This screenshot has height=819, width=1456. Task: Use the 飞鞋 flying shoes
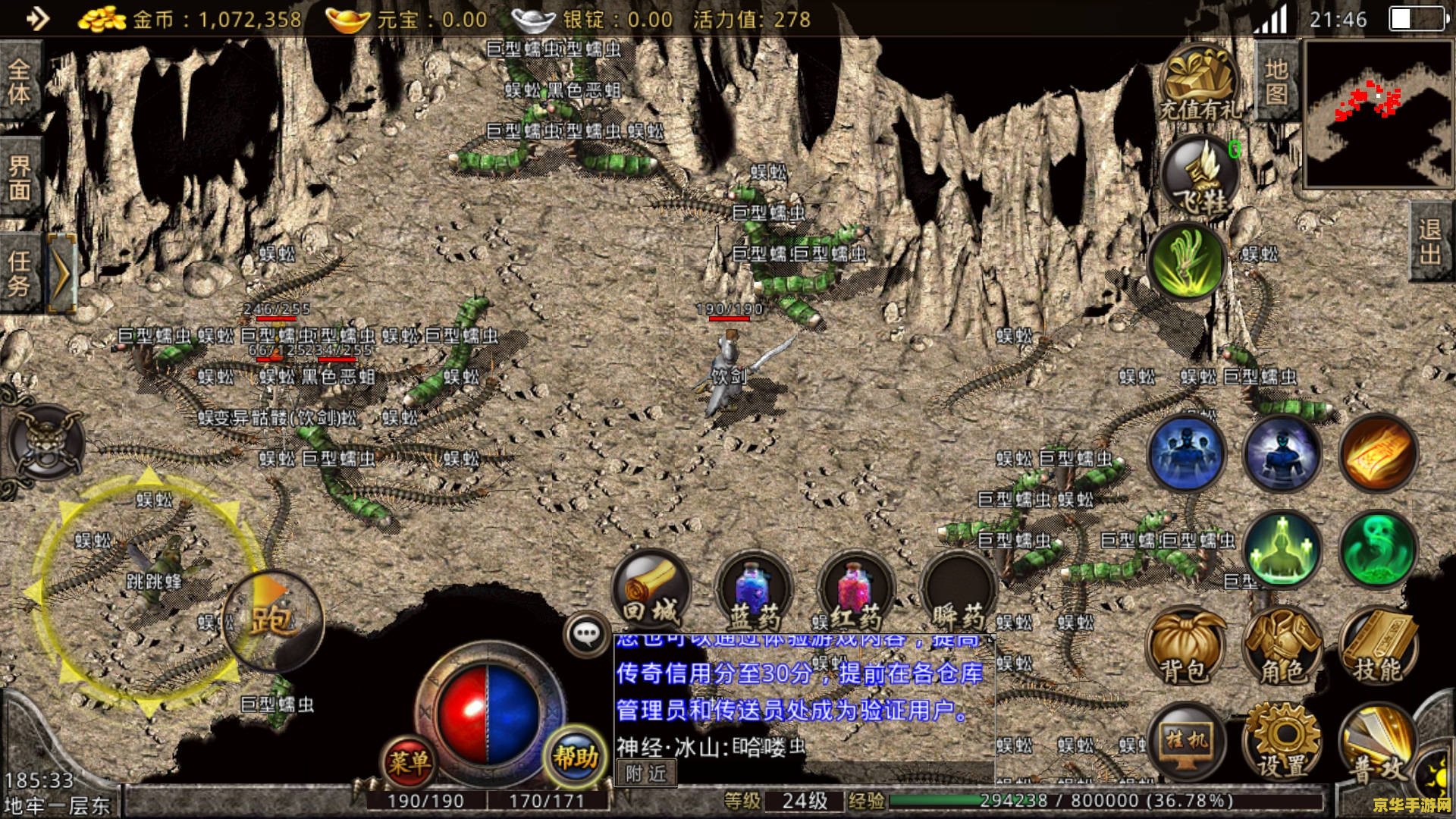[x=1200, y=178]
